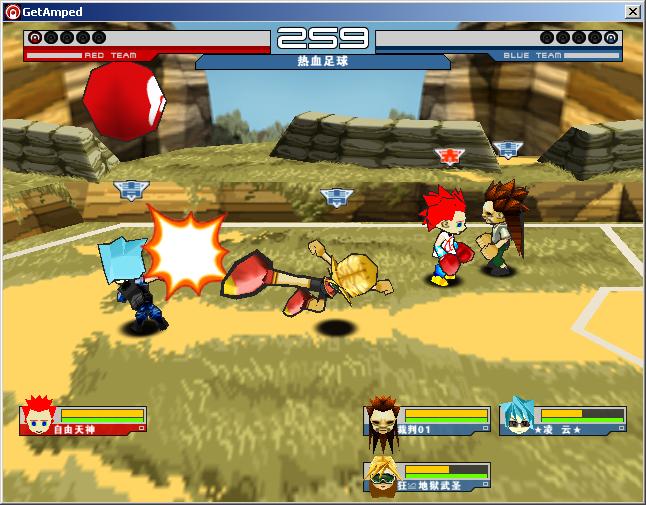
Task: Select the 狂☆地狱武圣 blond player panel
Action: [x=427, y=477]
